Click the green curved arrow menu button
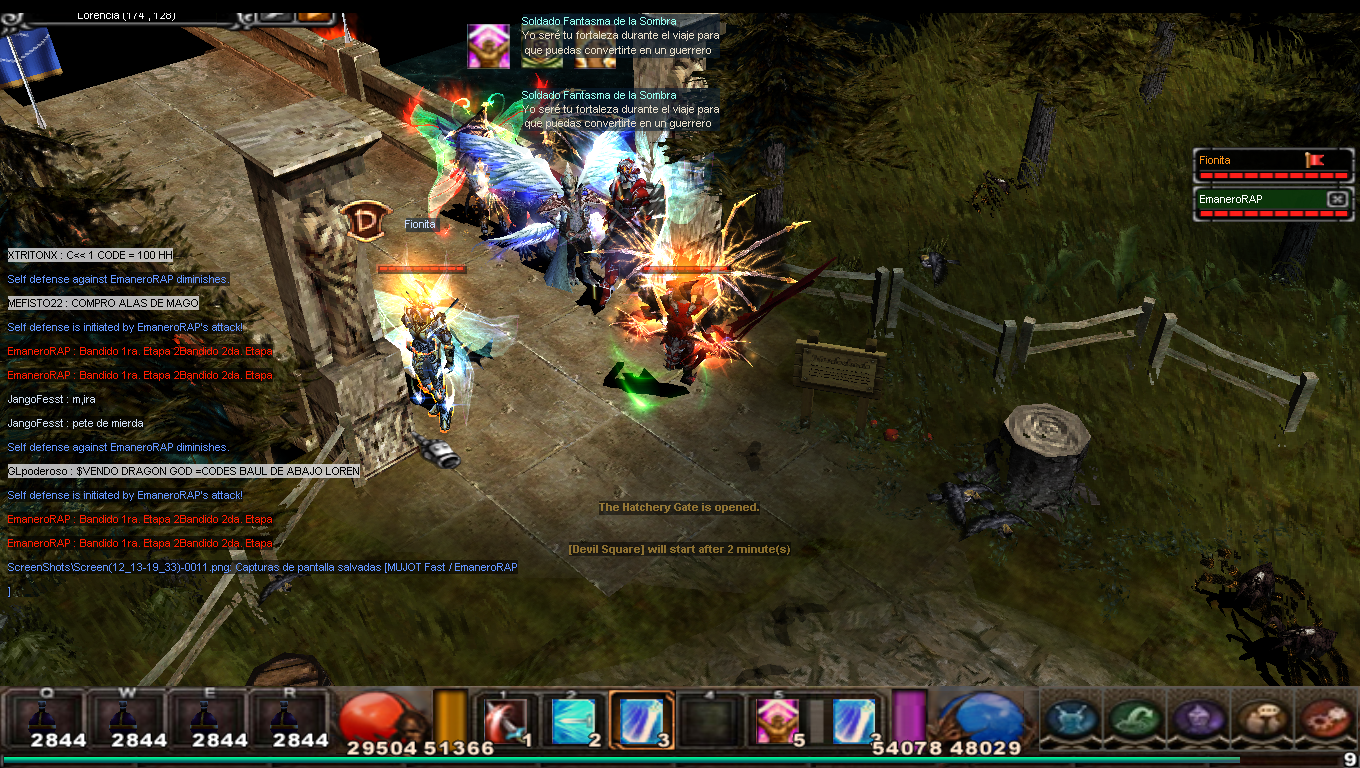Viewport: 1360px width, 768px height. 1135,718
